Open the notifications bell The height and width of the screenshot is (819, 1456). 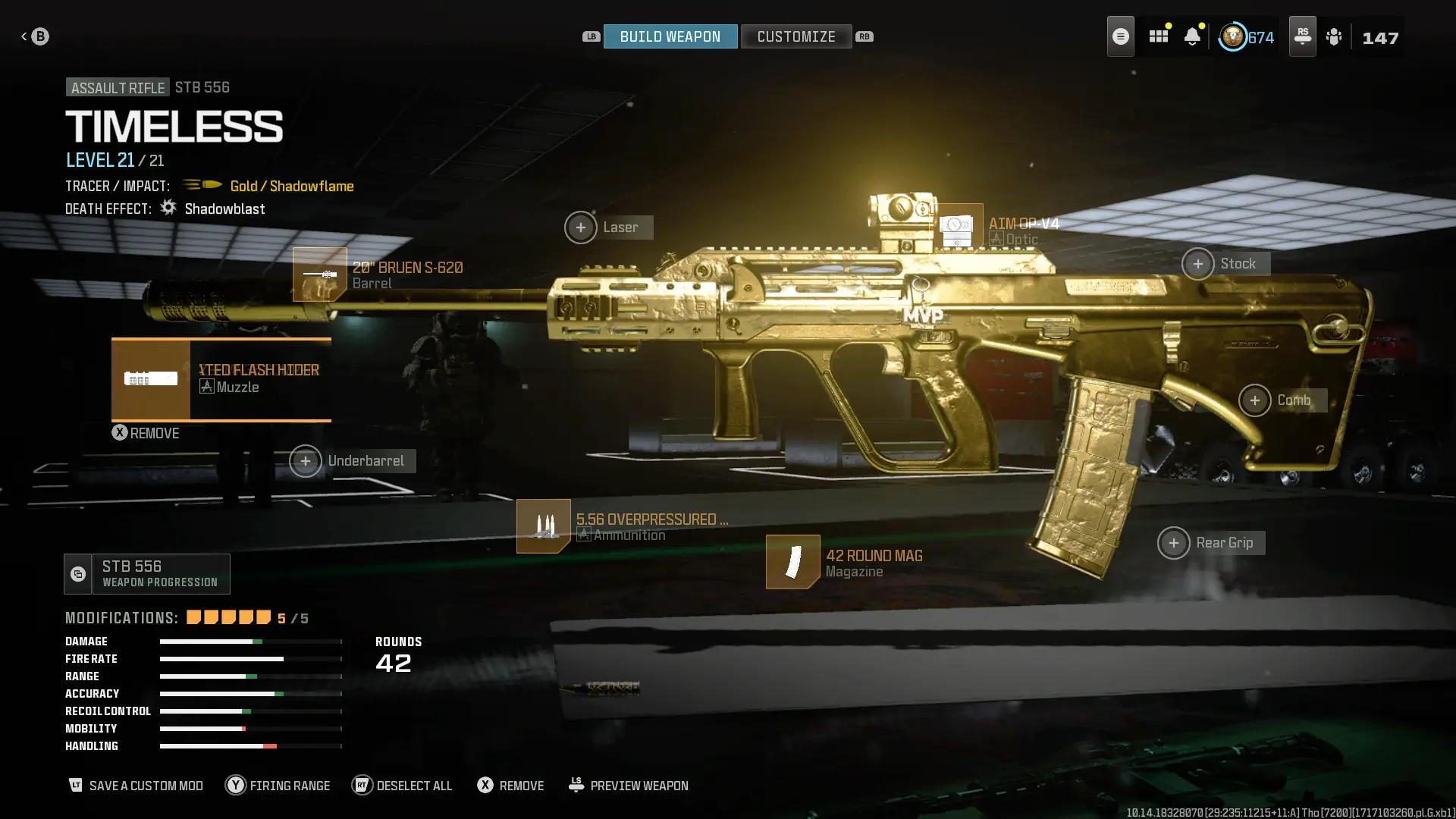click(1192, 36)
